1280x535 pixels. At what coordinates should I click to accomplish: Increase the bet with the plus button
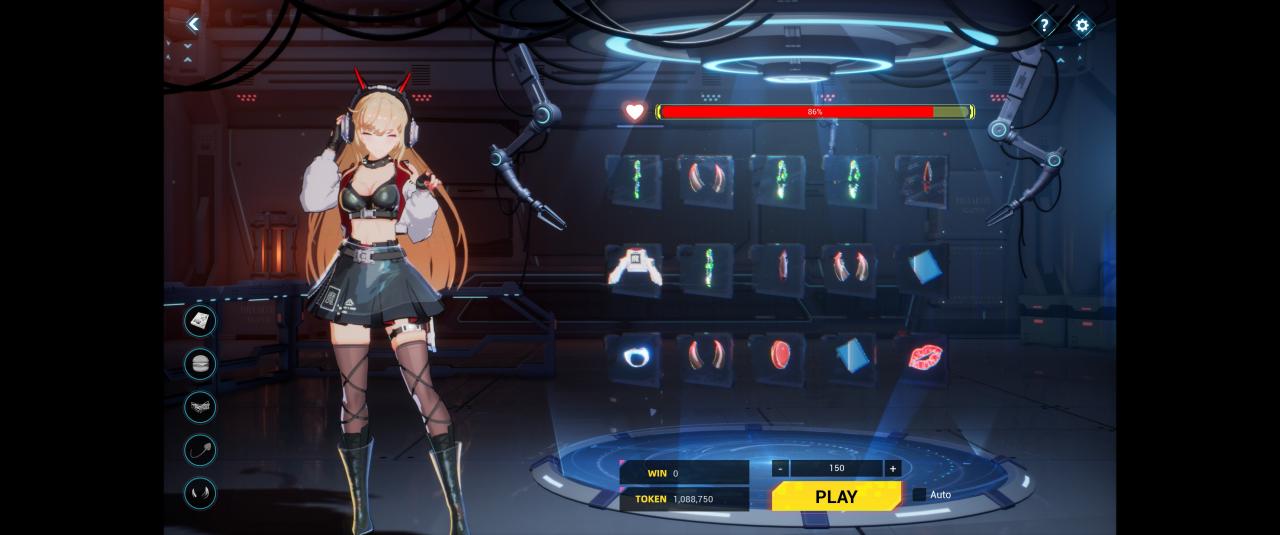[892, 468]
